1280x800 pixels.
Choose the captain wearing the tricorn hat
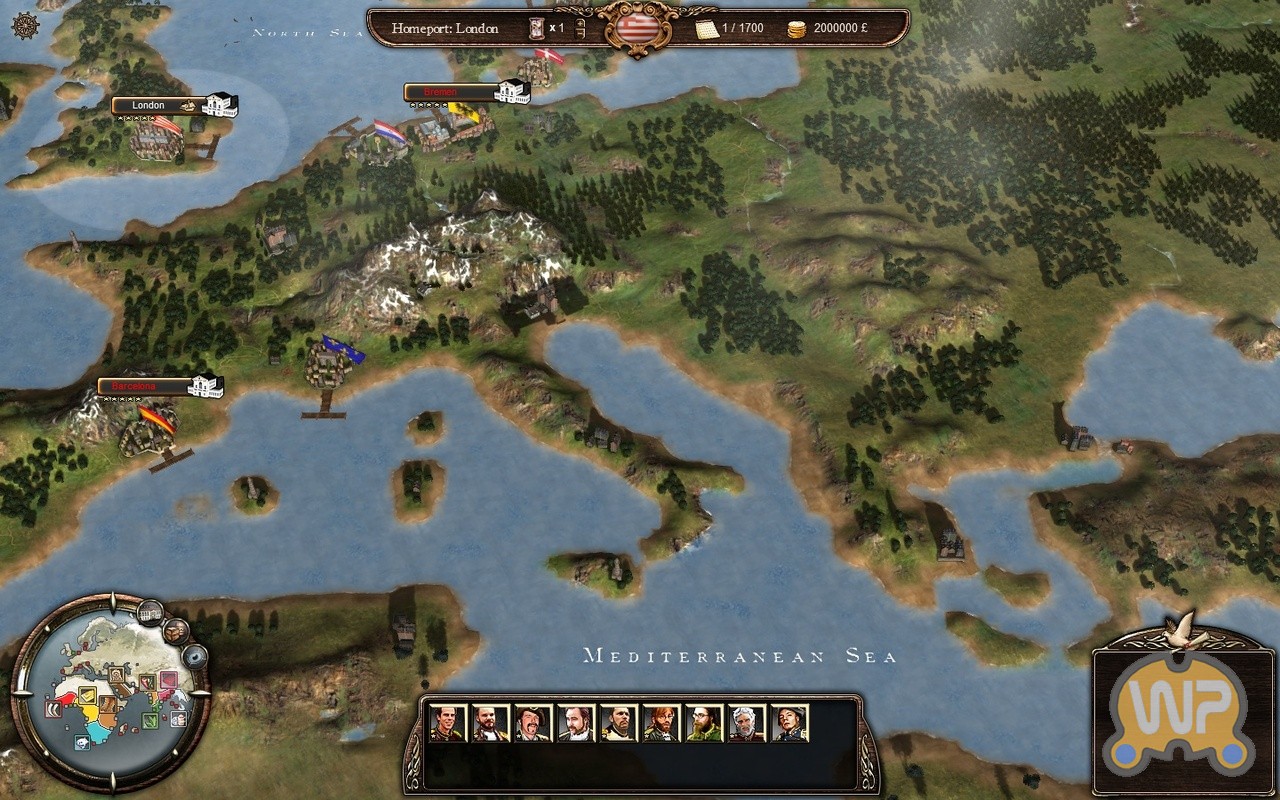(533, 723)
